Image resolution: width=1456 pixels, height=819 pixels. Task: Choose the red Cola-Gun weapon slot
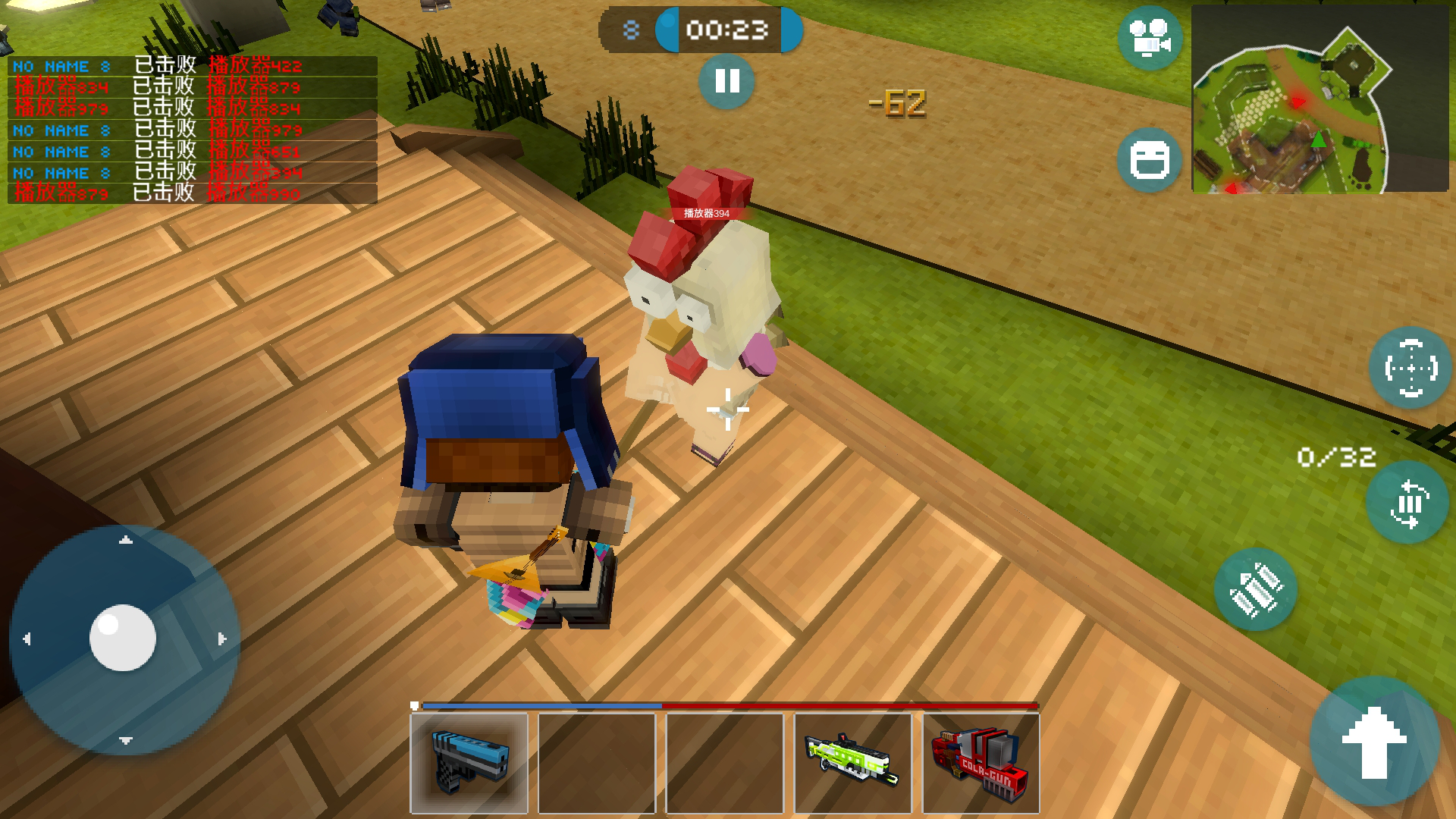click(x=981, y=763)
